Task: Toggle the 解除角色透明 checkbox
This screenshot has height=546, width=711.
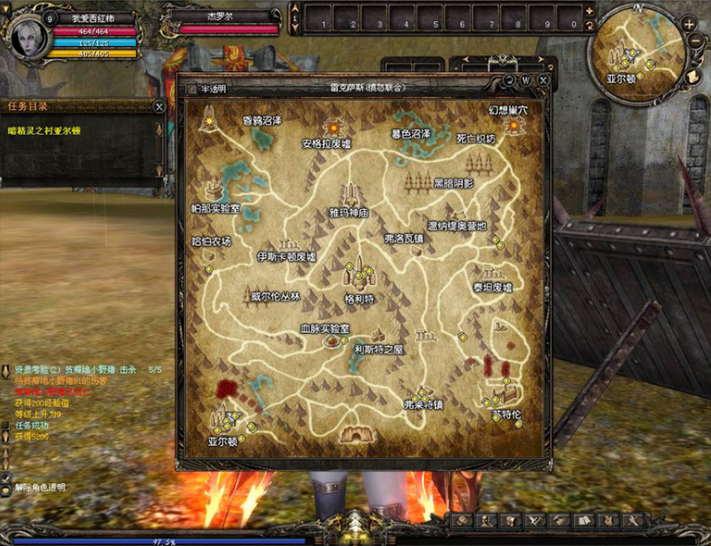Action: point(7,487)
